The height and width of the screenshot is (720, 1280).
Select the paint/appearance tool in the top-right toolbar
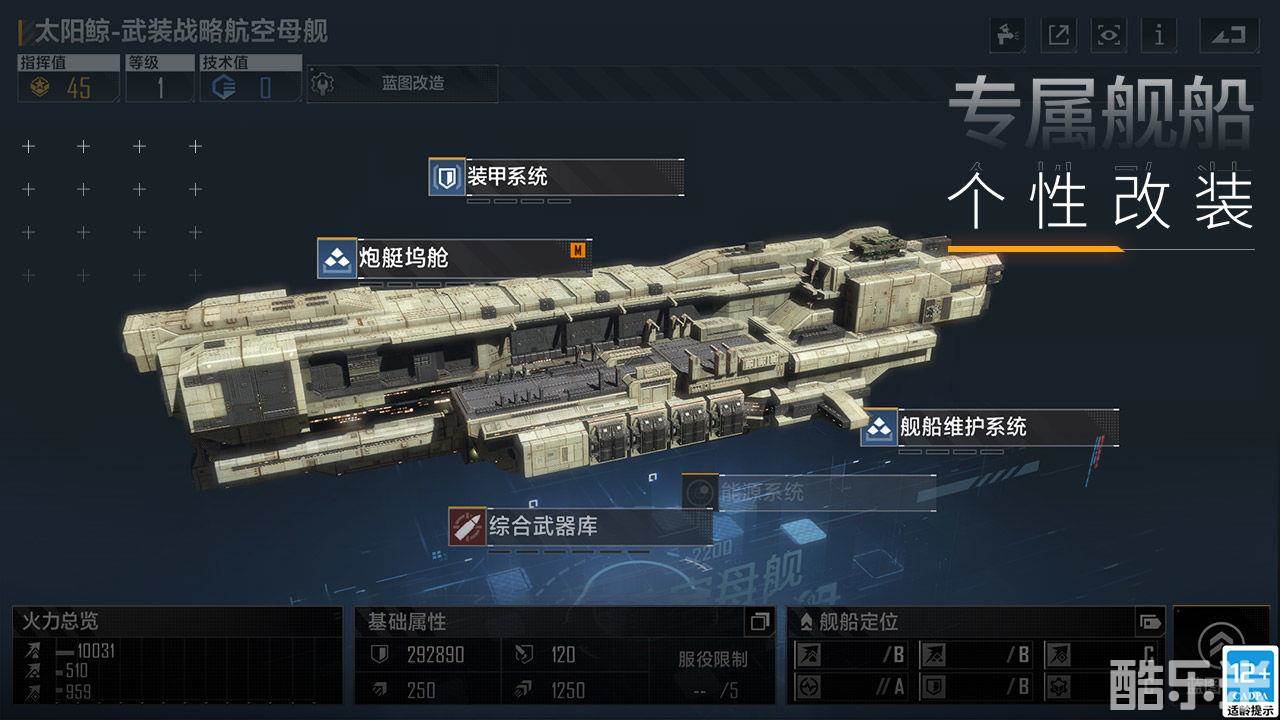[1005, 35]
